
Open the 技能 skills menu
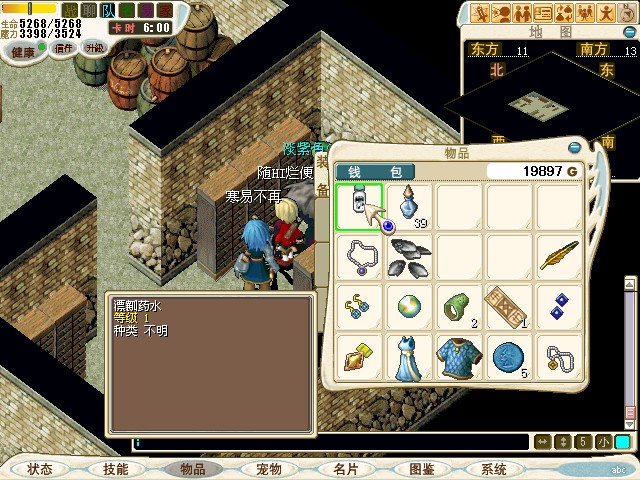click(x=116, y=469)
